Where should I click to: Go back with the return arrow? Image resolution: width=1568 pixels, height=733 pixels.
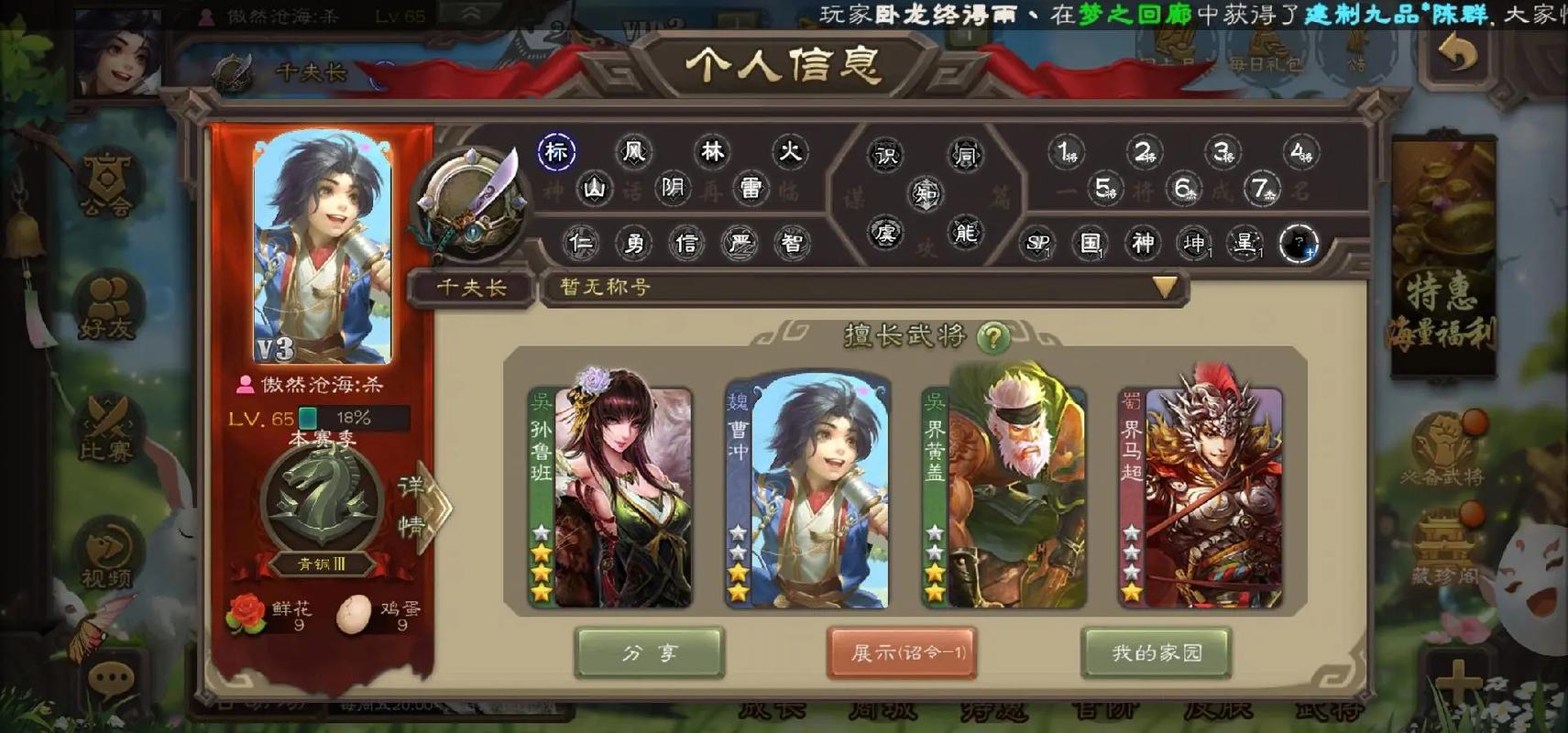tap(1457, 55)
